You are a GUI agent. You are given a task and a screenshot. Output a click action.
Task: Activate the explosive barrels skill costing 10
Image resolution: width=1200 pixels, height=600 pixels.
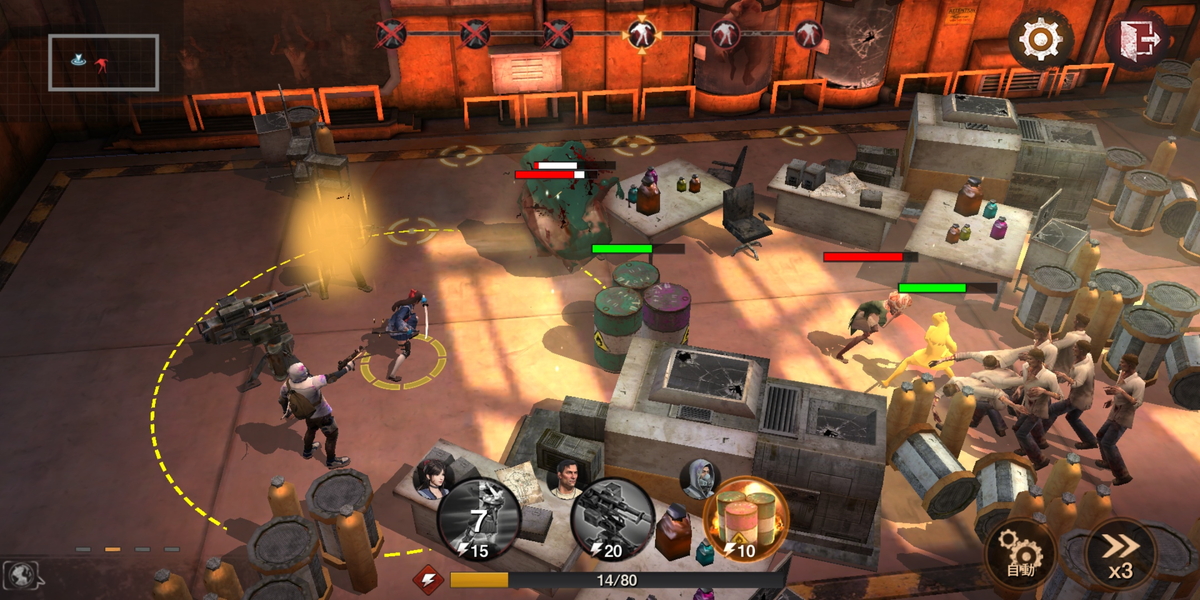pos(745,520)
